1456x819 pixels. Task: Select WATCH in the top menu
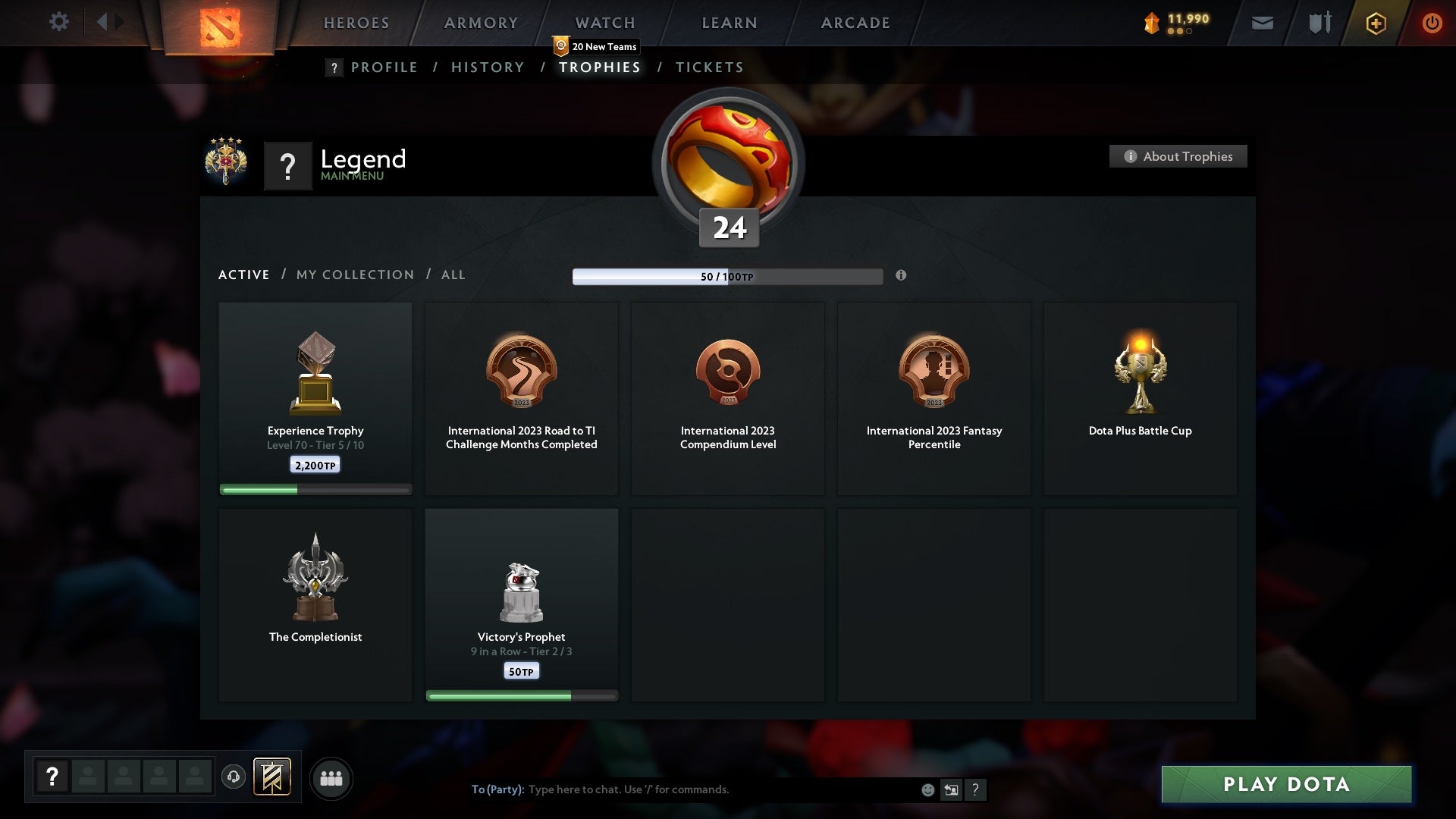(x=604, y=23)
